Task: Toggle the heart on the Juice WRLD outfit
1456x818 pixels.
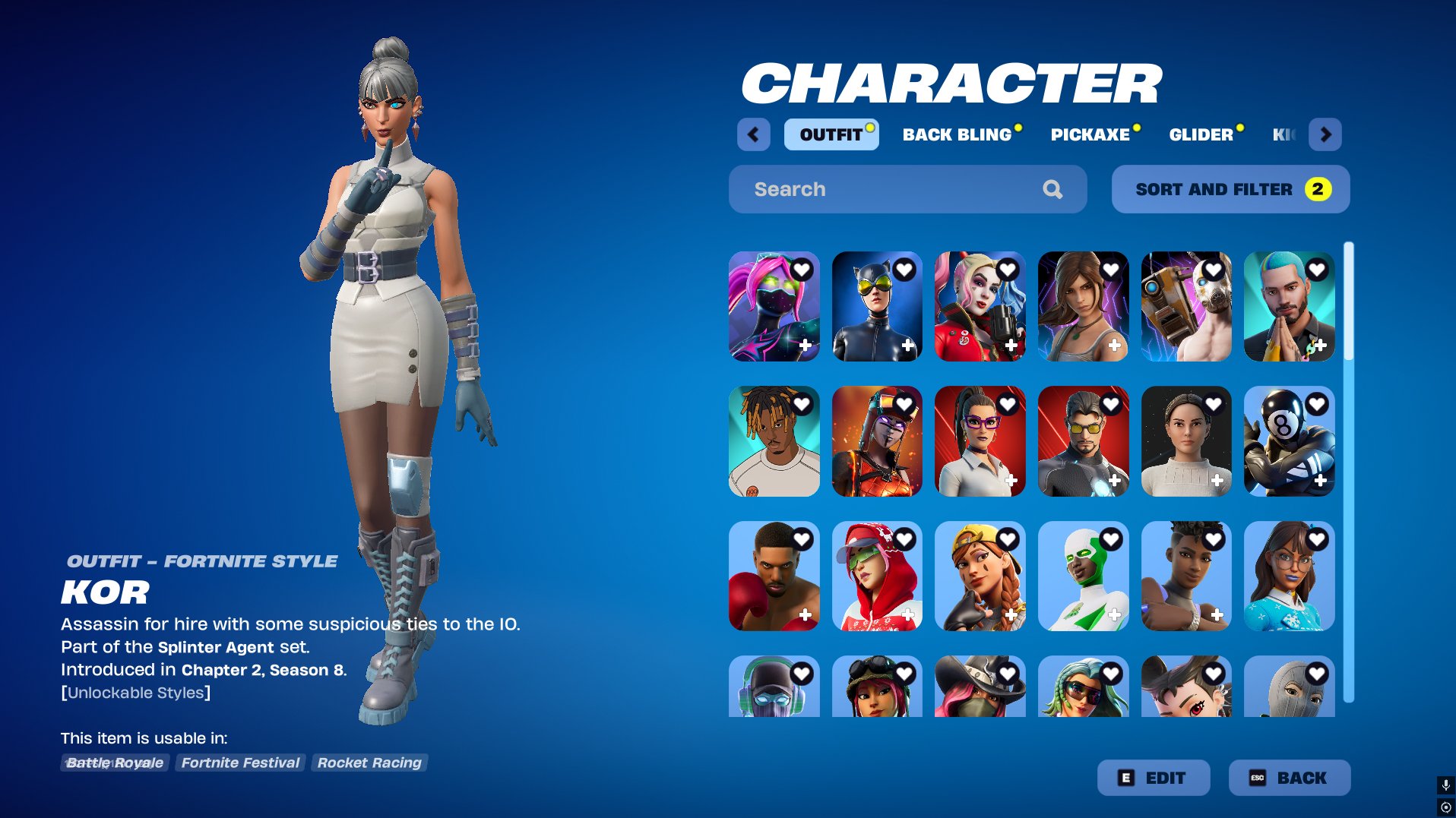Action: coord(804,404)
